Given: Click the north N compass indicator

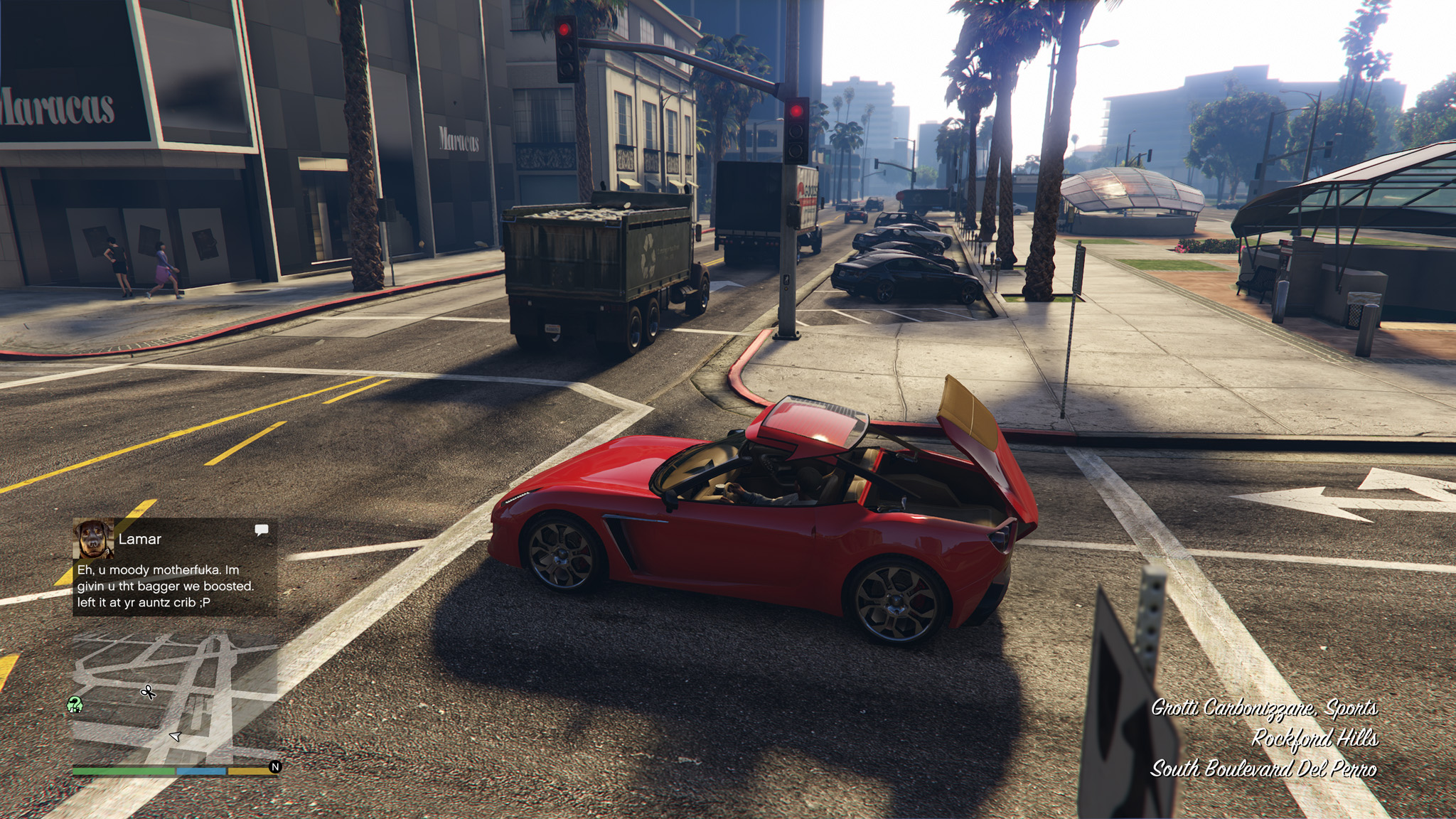Looking at the screenshot, I should pyautogui.click(x=275, y=767).
